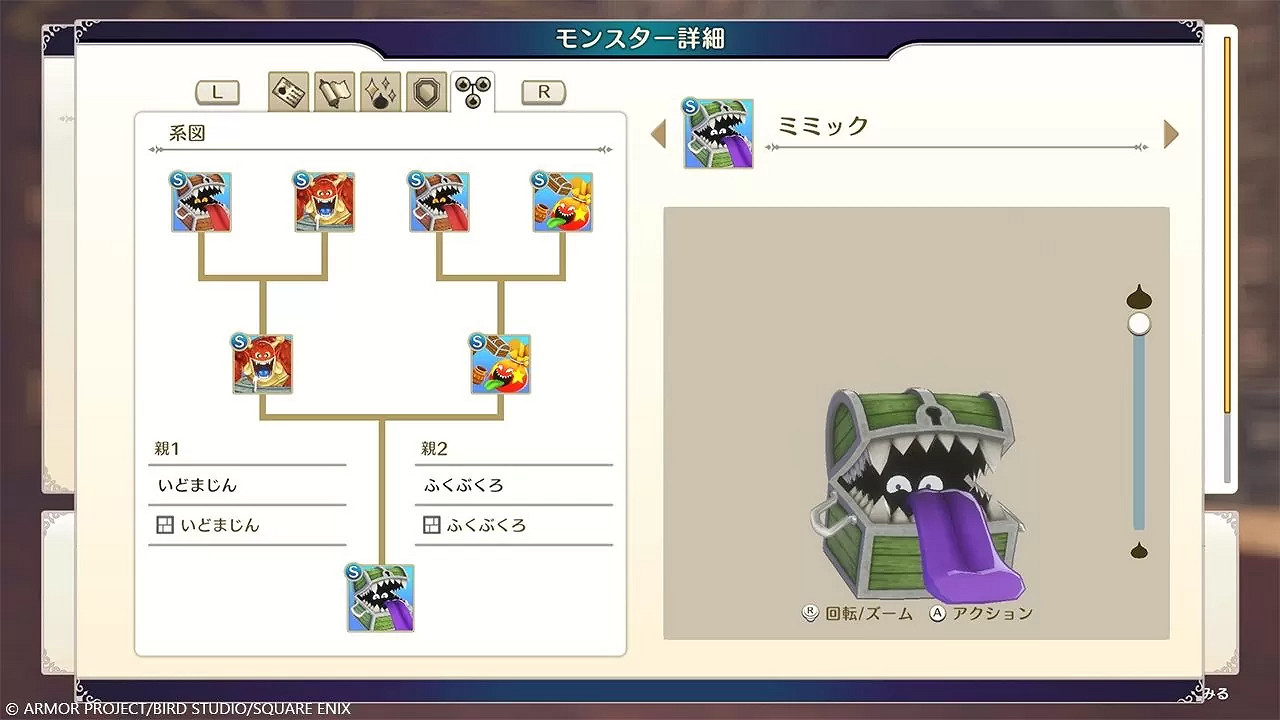Click the resulting Mimic monster portrait
The width and height of the screenshot is (1280, 720).
click(x=381, y=597)
